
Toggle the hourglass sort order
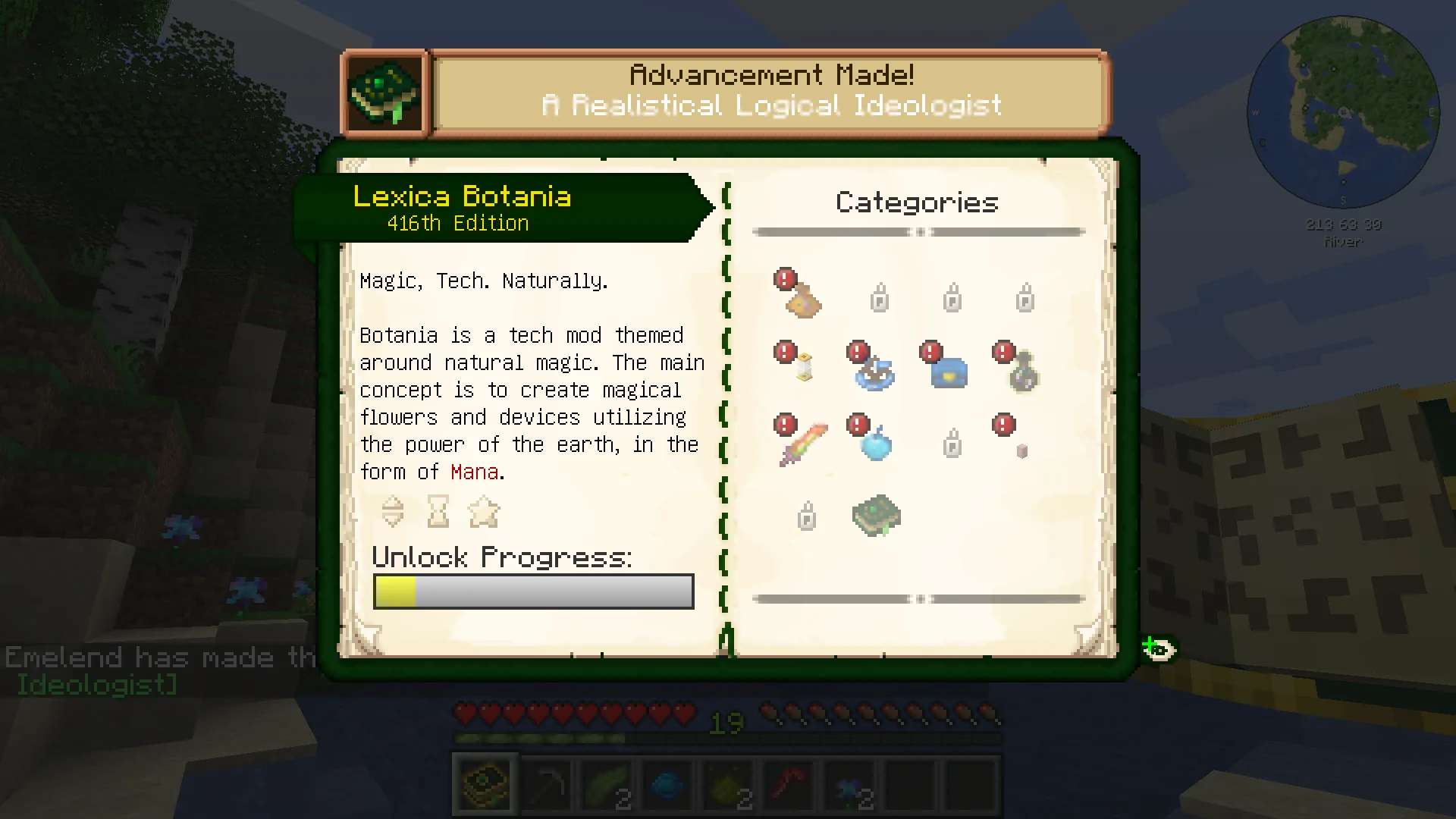(x=438, y=512)
